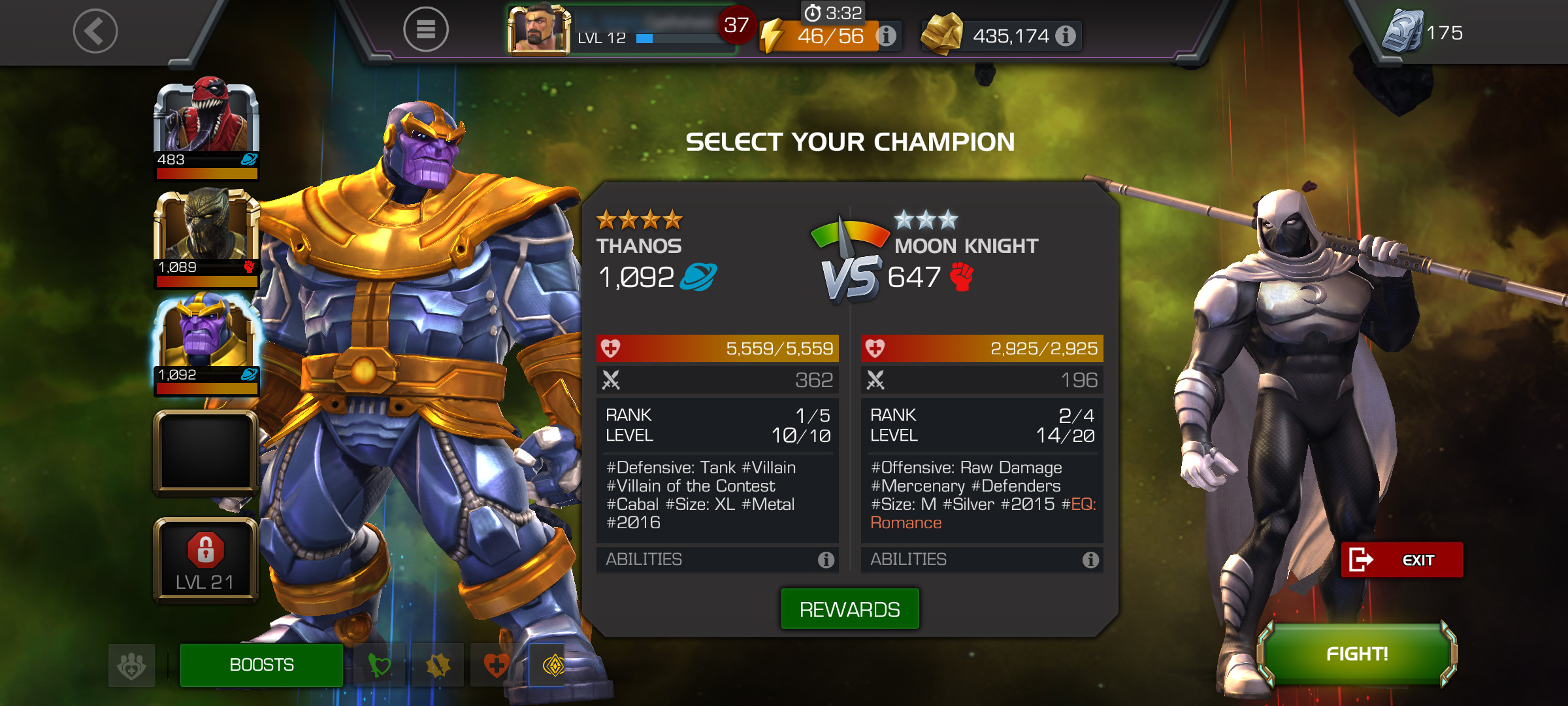Screen dimensions: 1568x706
Task: Click the grey heal icon beside Boosts
Action: coord(132,665)
